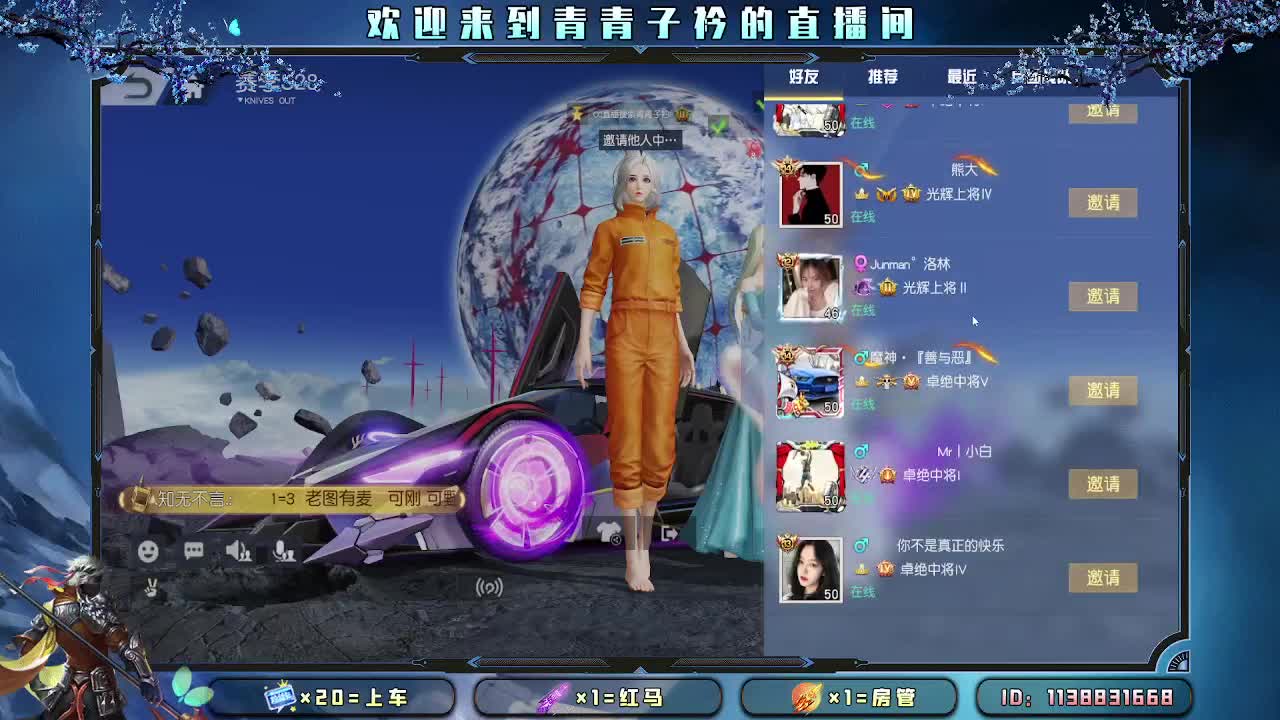1280x720 pixels.
Task: Open the chat message box icon
Action: [x=193, y=551]
